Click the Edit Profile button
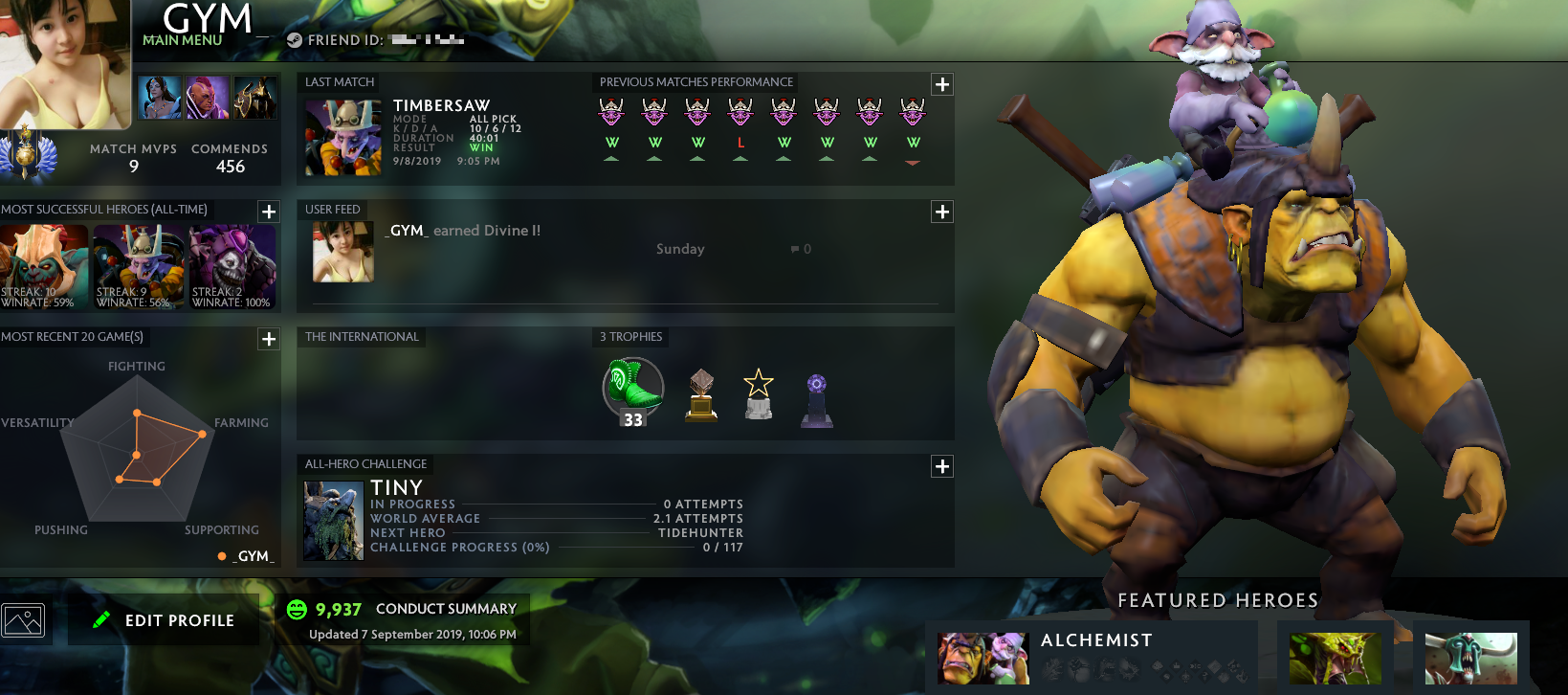Viewport: 1568px width, 695px height. click(164, 619)
